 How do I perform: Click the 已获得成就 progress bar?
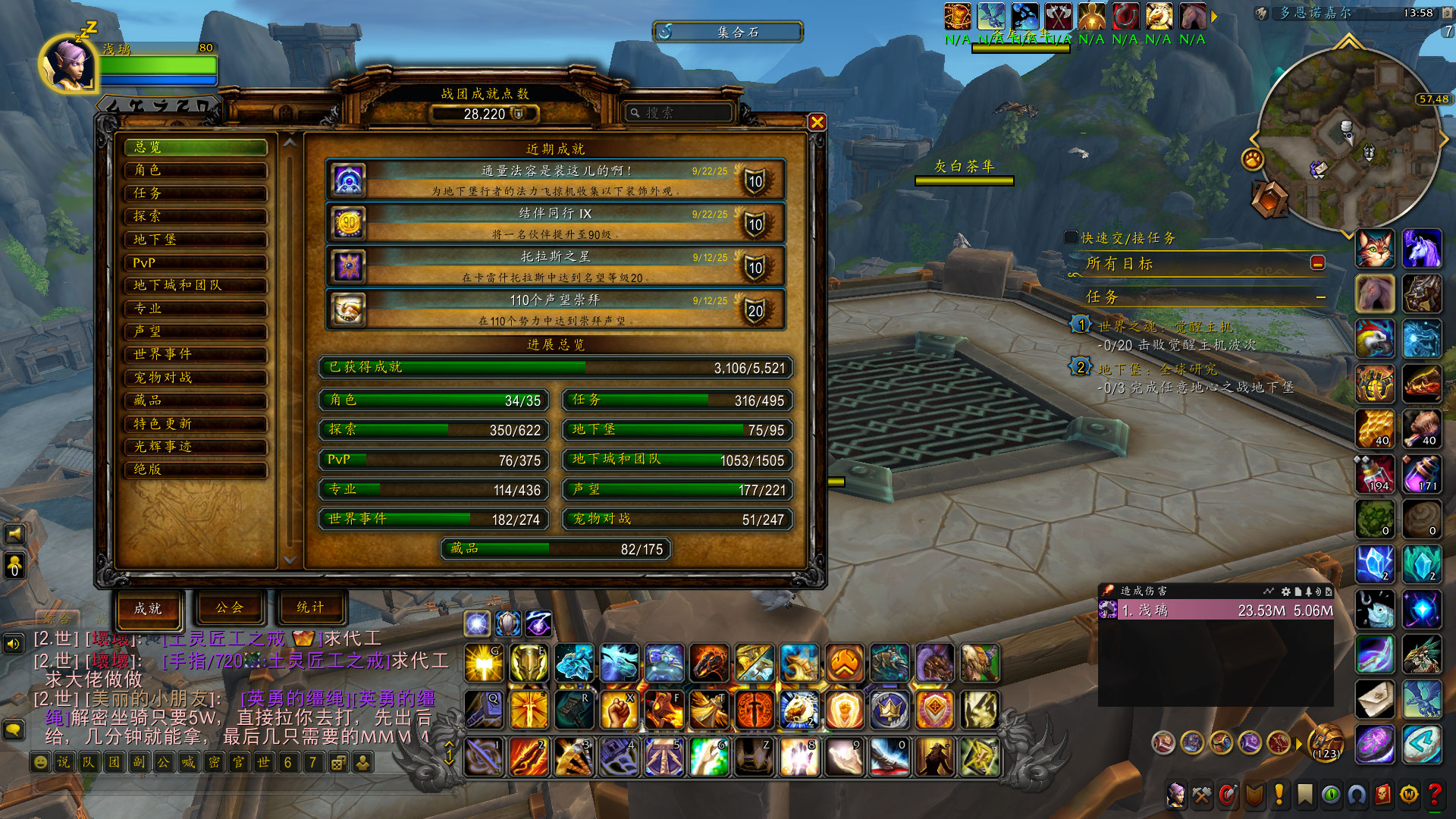(555, 368)
